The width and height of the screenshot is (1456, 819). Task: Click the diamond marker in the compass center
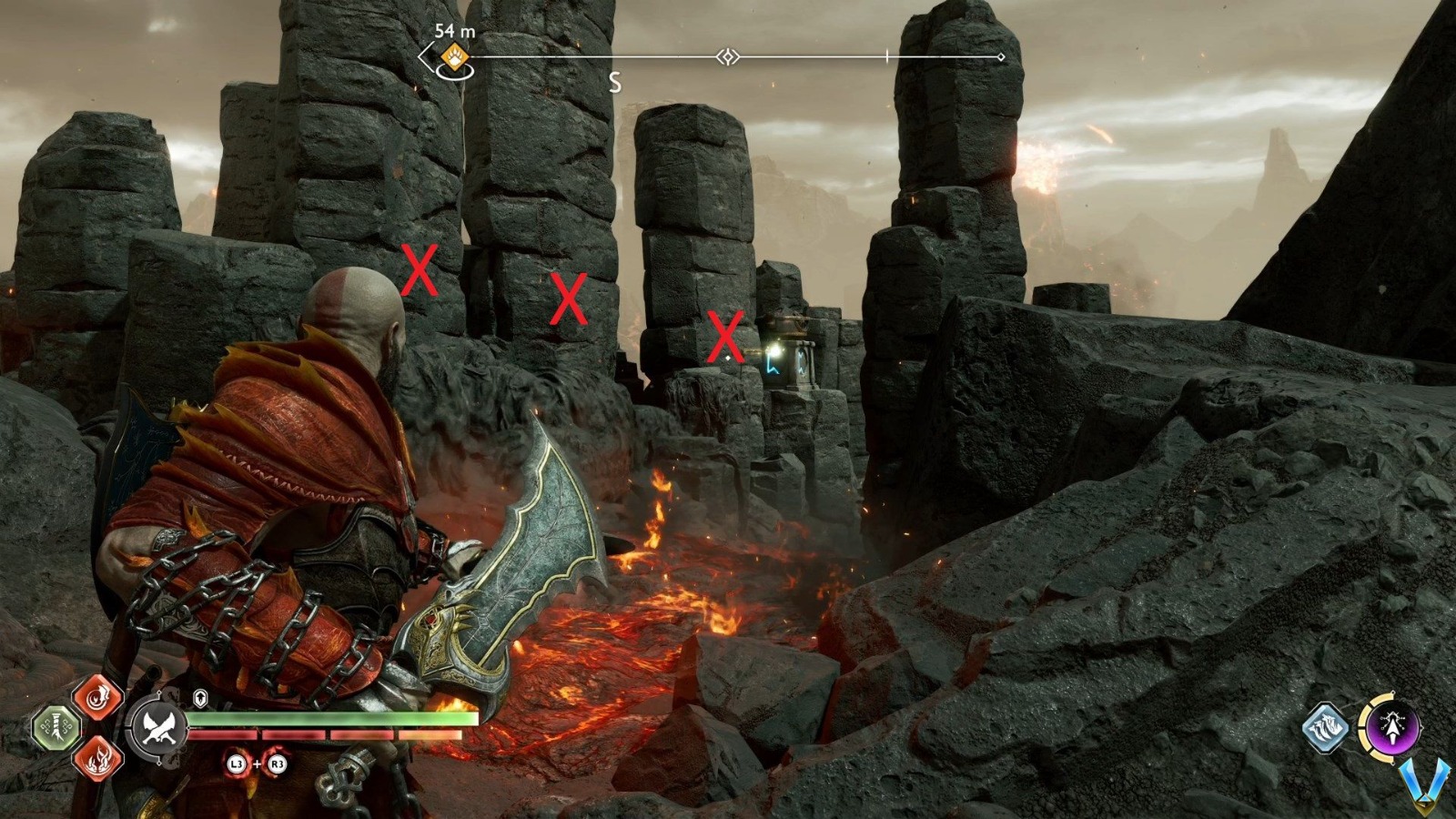point(727,57)
